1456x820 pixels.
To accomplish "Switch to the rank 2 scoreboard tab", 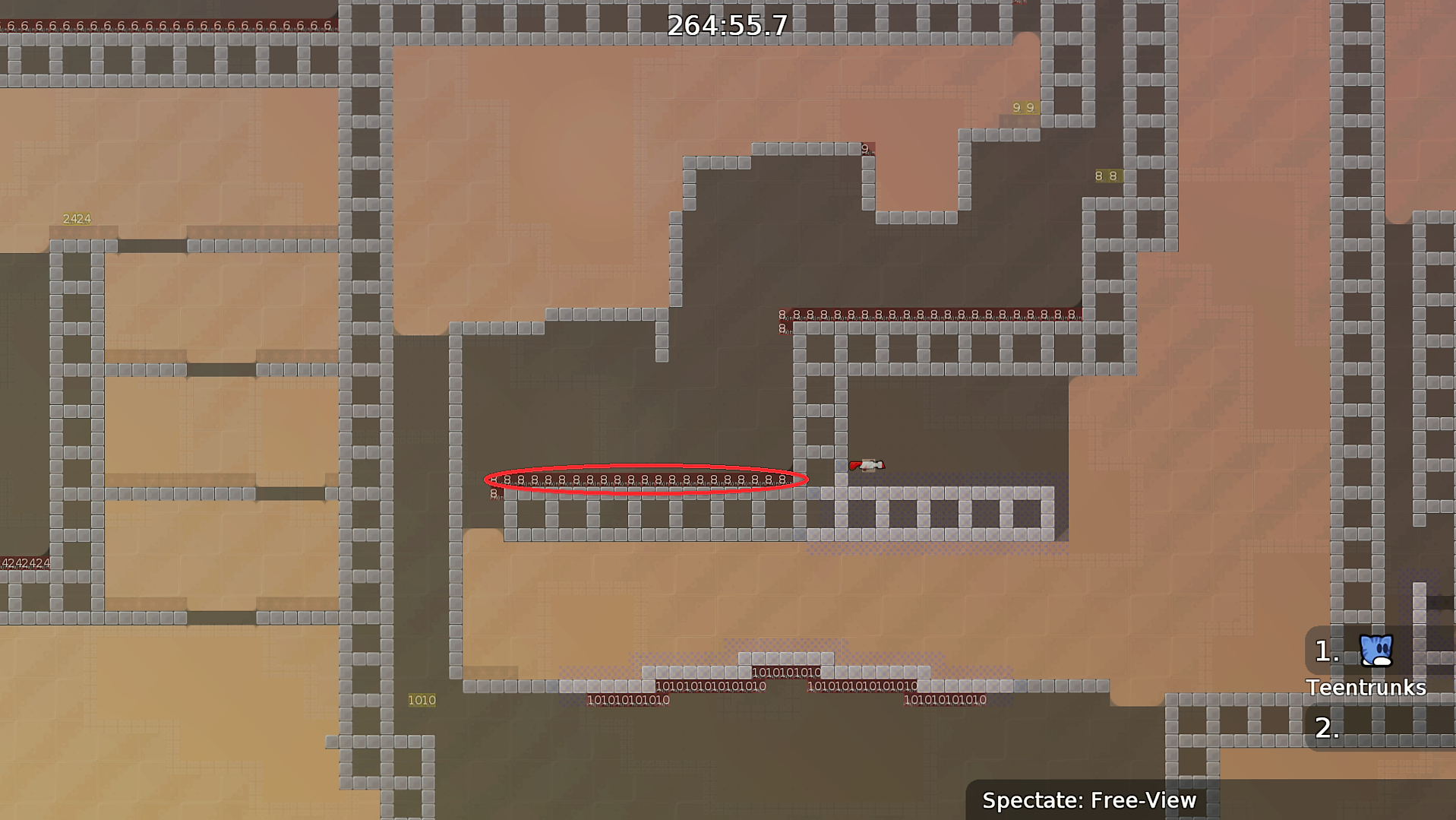I will (1325, 728).
